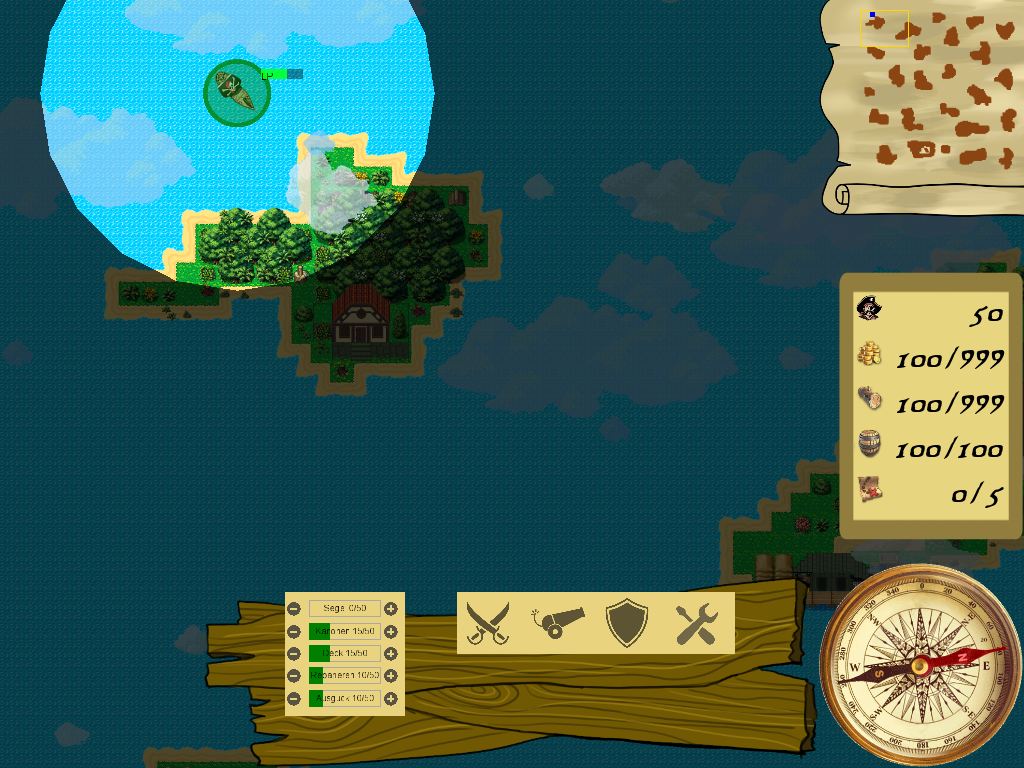This screenshot has width=1024, height=768.
Task: Add crew to Reparieren
Action: click(x=391, y=676)
